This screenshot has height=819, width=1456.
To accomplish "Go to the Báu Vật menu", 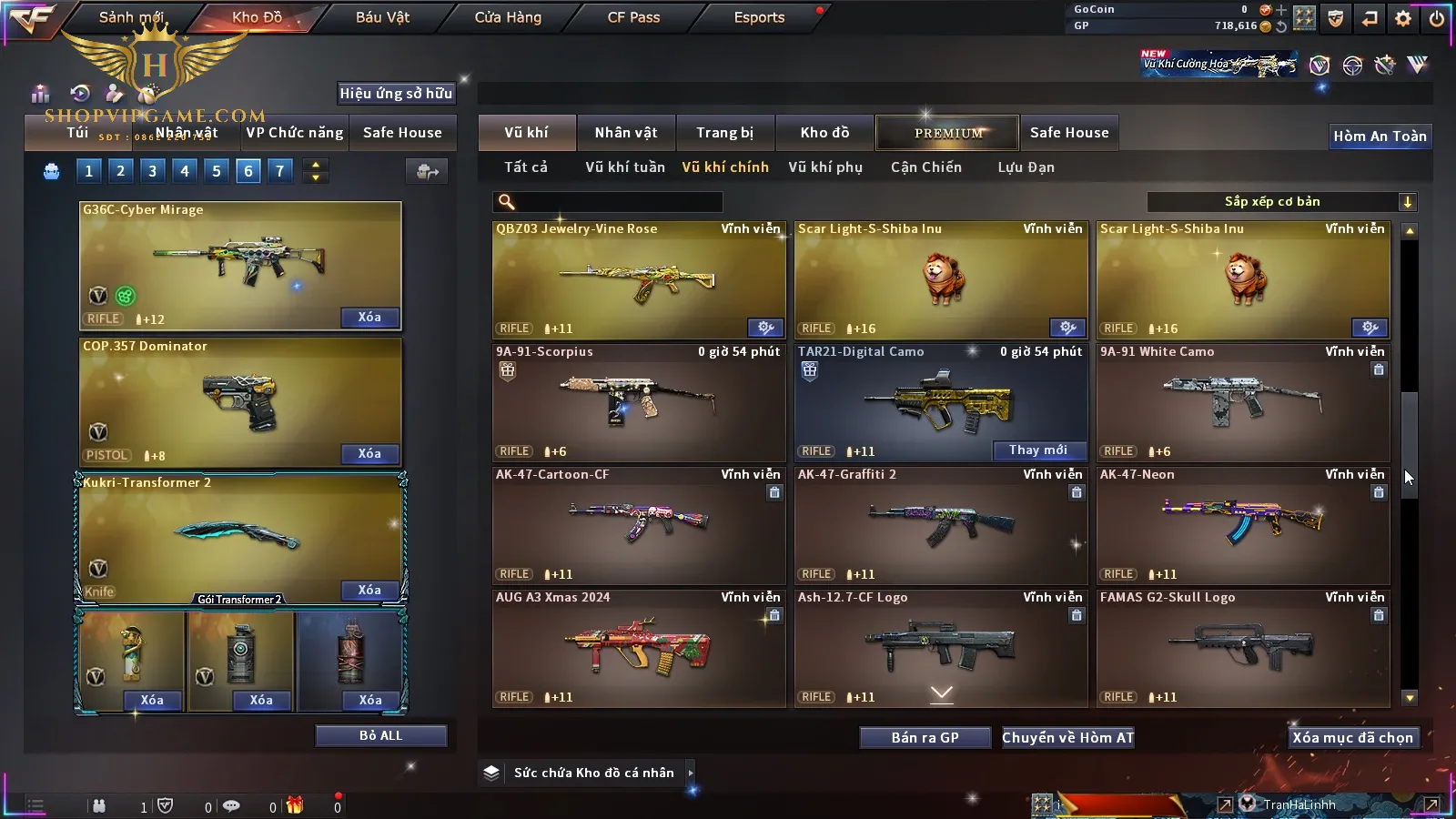I will (382, 17).
